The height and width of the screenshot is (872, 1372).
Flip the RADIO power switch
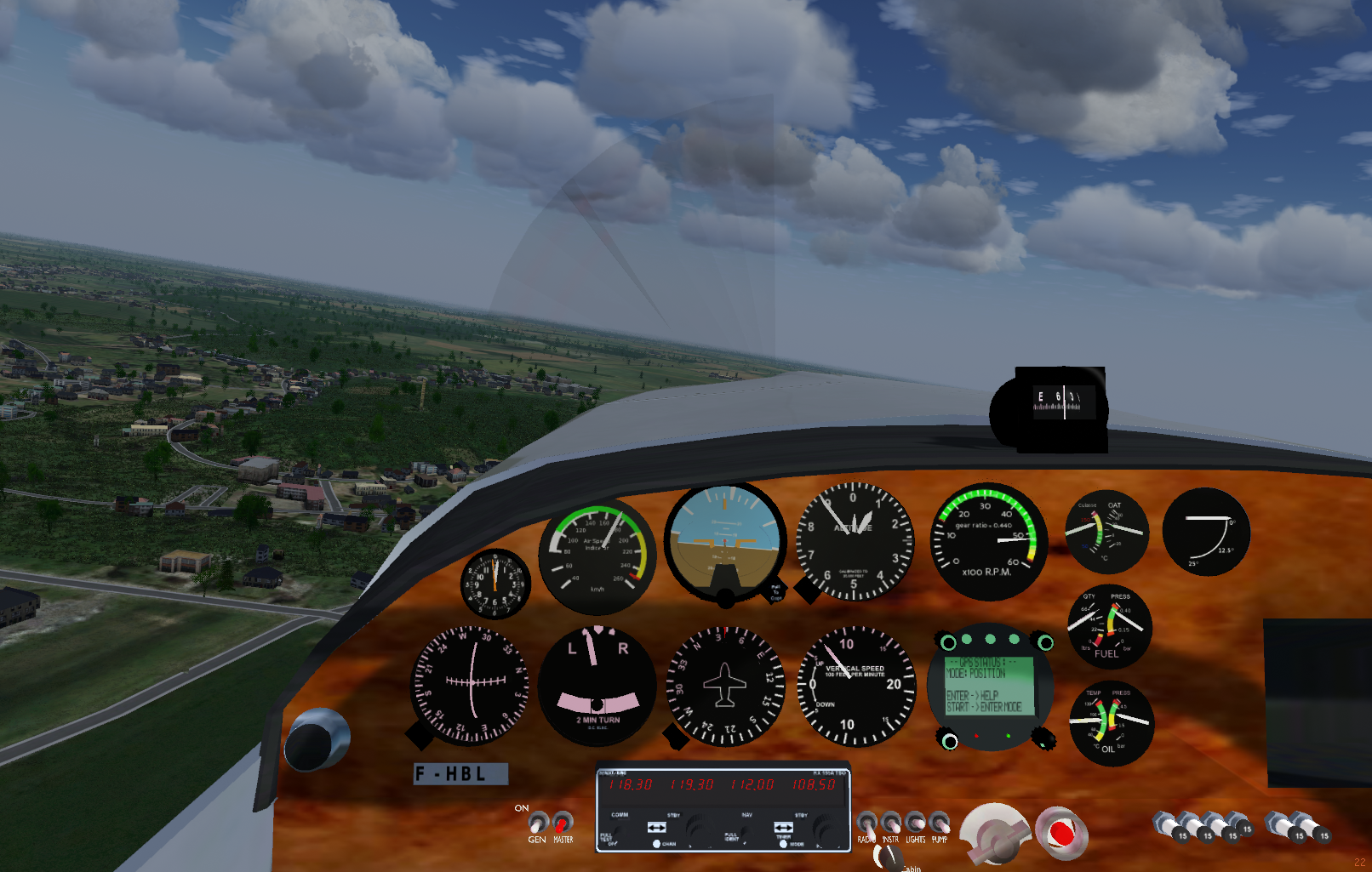point(866,824)
